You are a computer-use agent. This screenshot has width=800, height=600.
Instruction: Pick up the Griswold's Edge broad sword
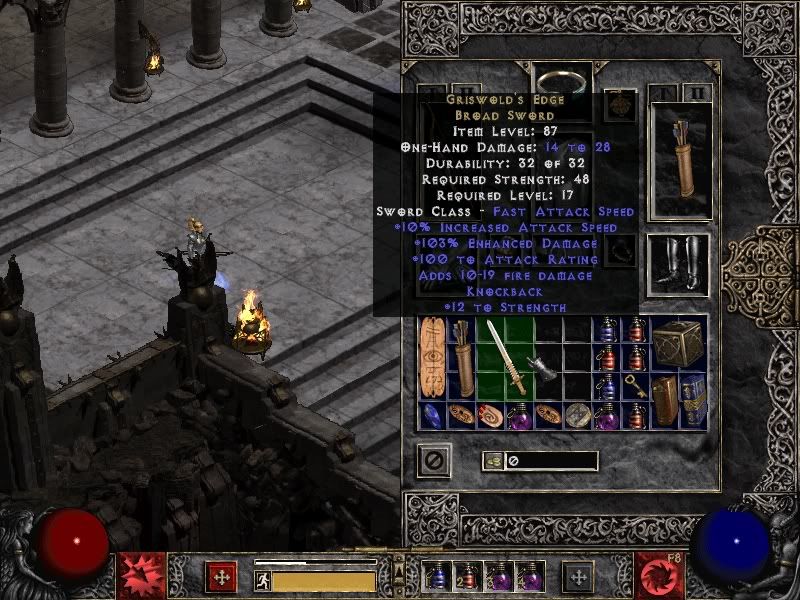click(x=505, y=358)
